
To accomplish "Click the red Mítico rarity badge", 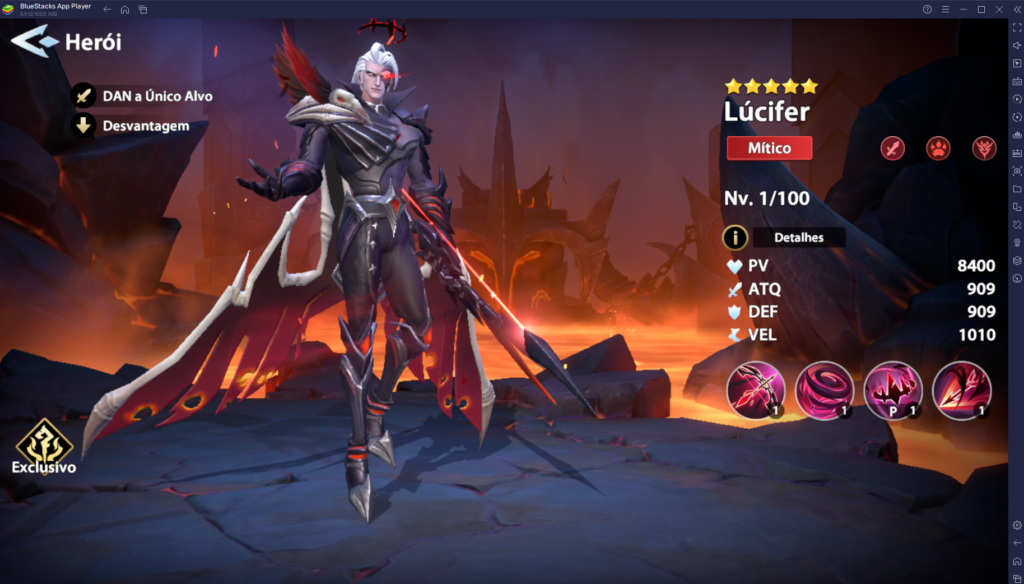I will coord(769,148).
